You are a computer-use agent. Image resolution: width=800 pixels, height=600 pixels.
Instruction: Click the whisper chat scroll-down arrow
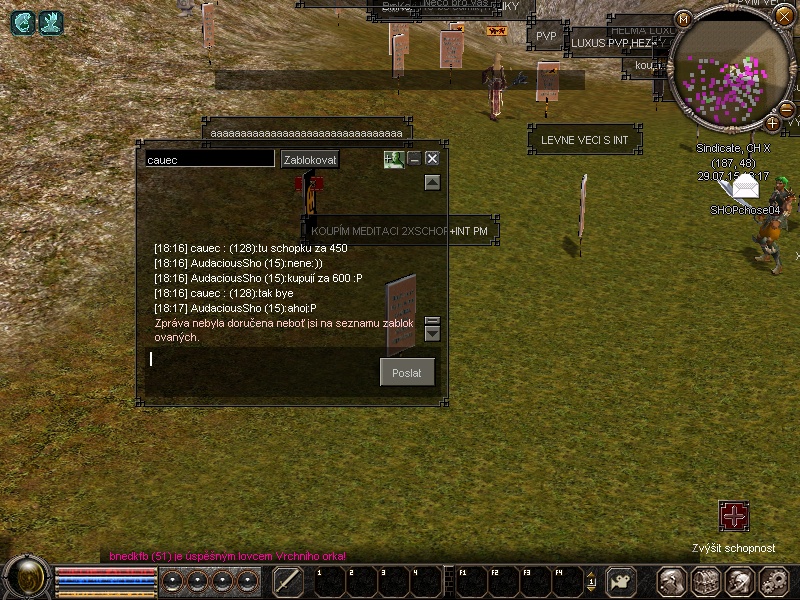click(432, 334)
